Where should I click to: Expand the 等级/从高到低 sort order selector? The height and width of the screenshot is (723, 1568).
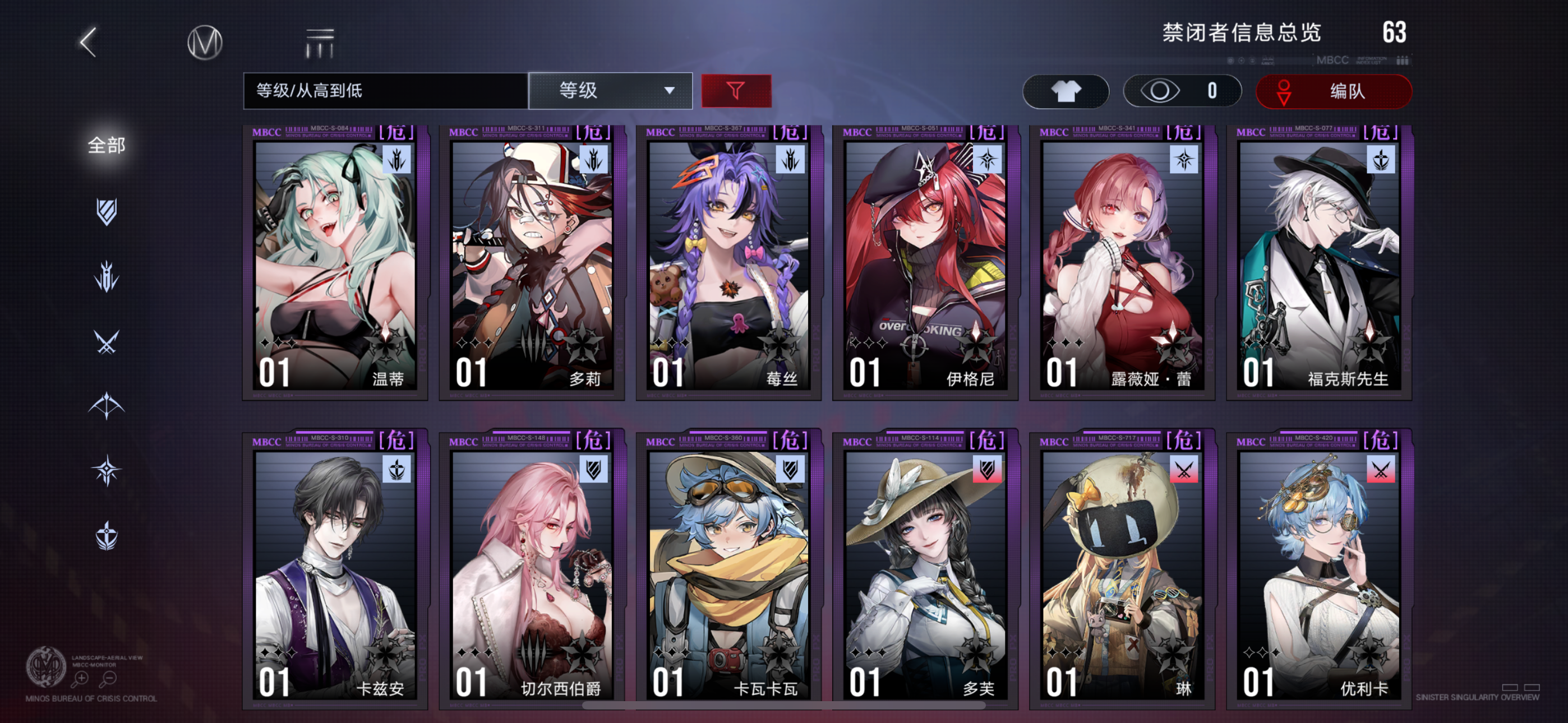(x=384, y=90)
